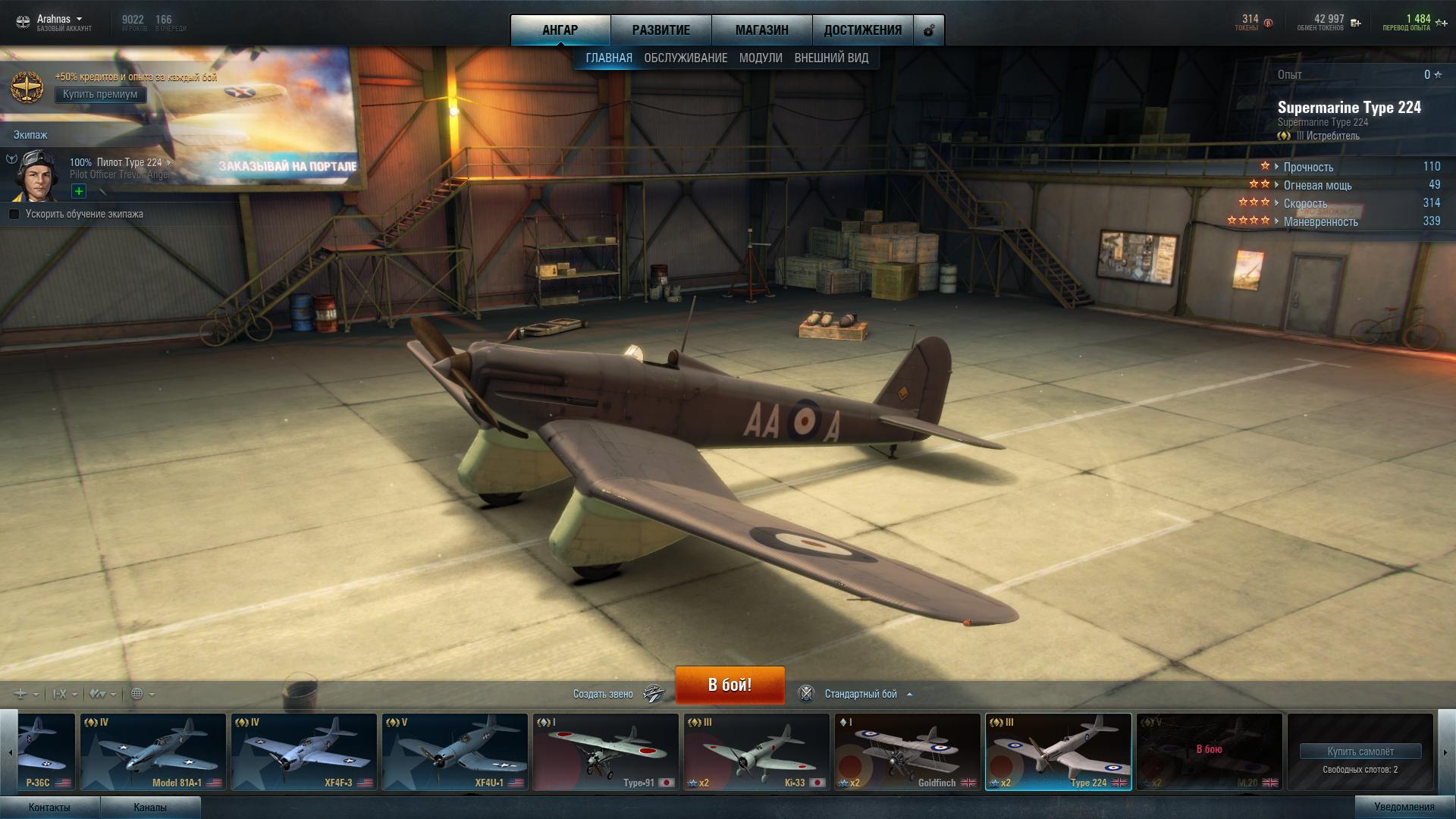Show the ДОСТИЖЕНИЯ tab
The height and width of the screenshot is (819, 1456).
click(x=862, y=30)
